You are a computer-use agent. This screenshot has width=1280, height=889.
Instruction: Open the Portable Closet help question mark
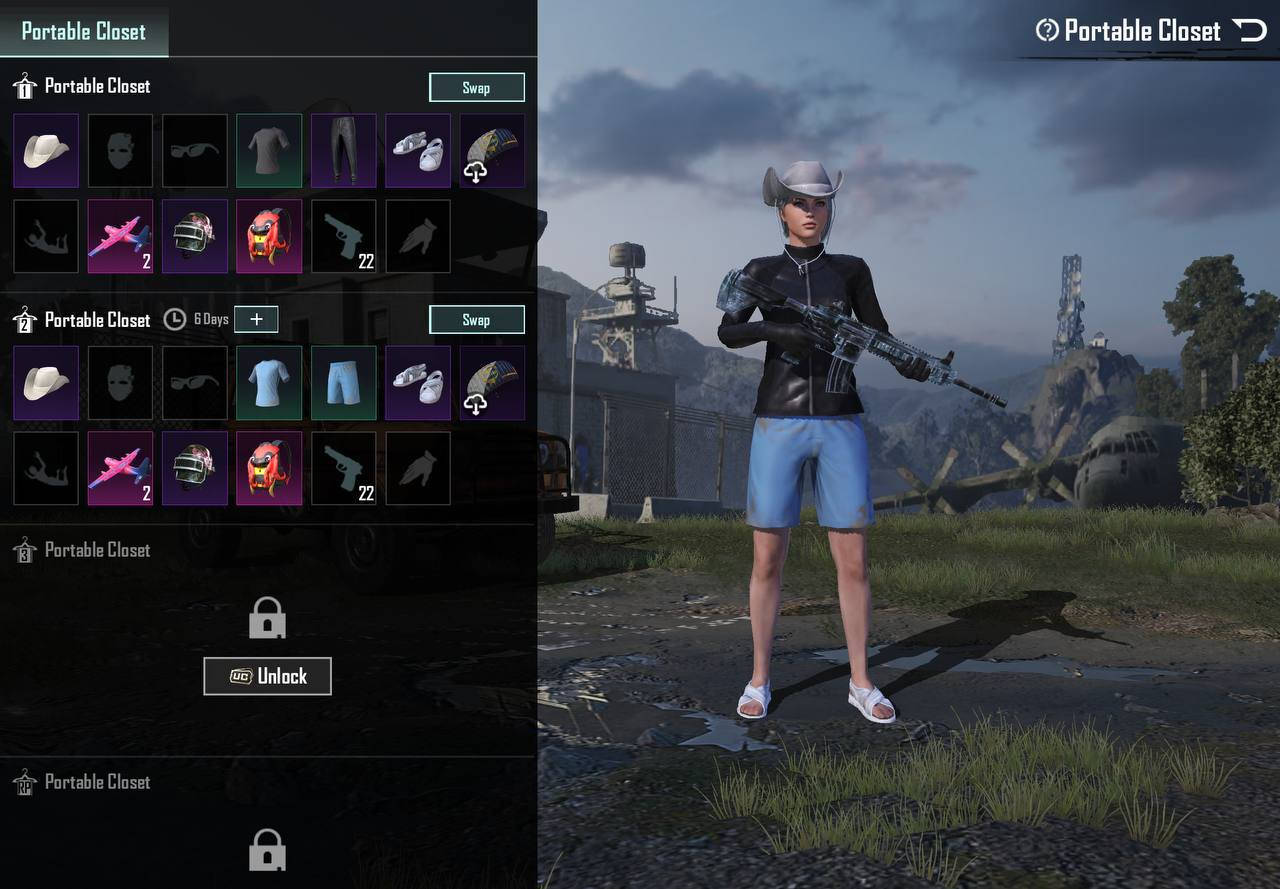pyautogui.click(x=1047, y=31)
